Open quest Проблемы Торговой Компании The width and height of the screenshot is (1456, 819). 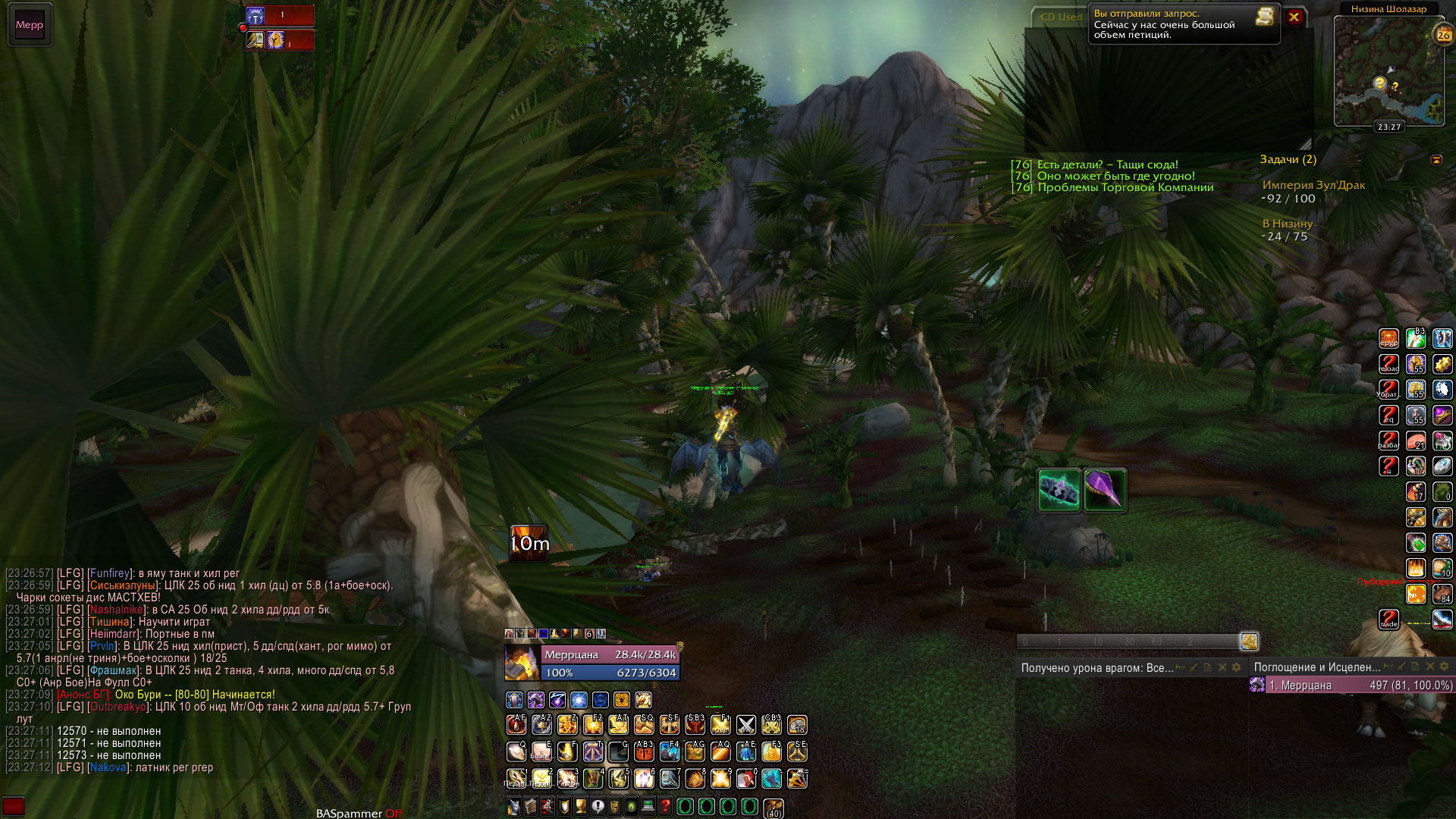click(1125, 187)
